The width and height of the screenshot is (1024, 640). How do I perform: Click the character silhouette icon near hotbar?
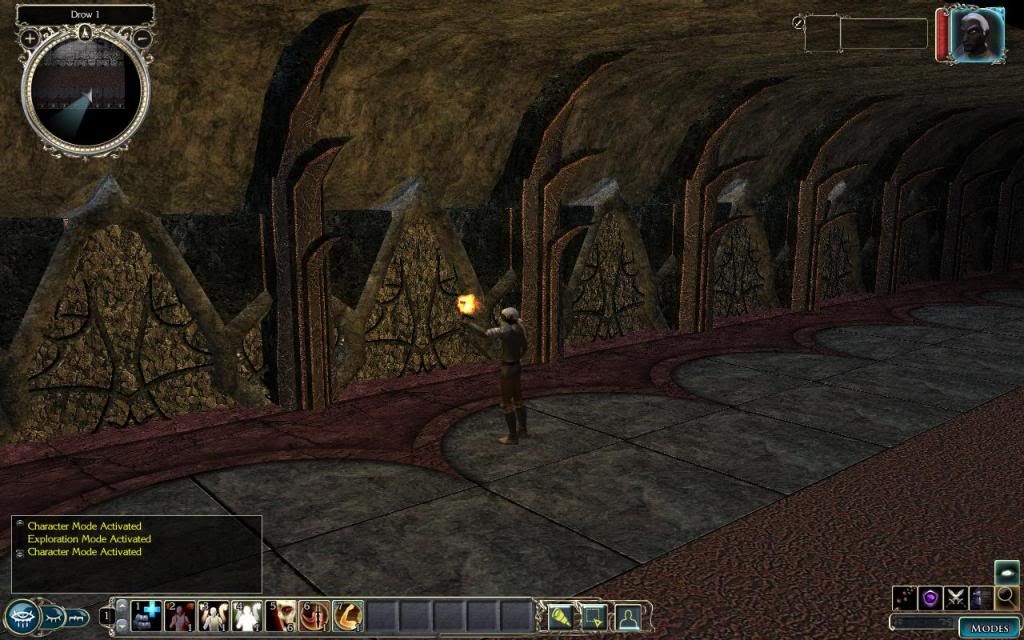(628, 615)
